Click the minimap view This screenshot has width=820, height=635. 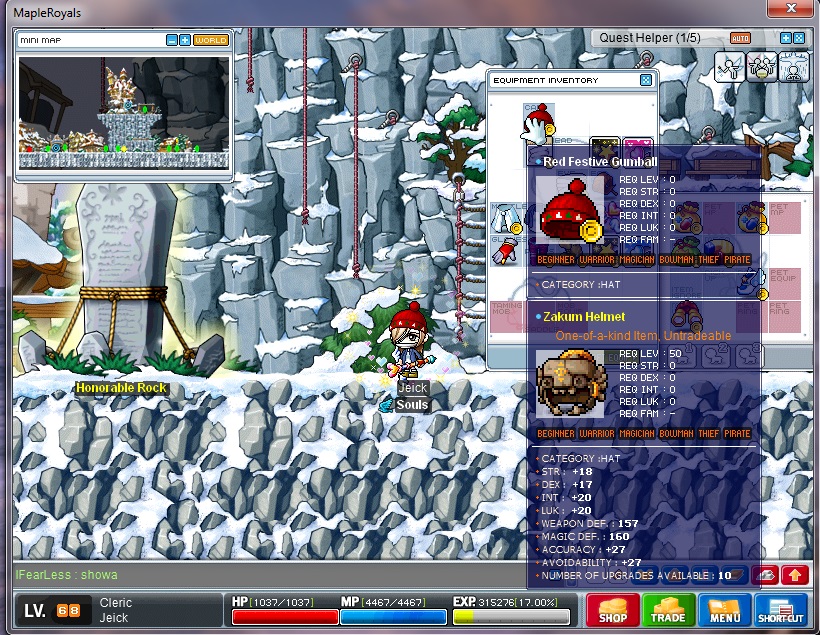(123, 110)
